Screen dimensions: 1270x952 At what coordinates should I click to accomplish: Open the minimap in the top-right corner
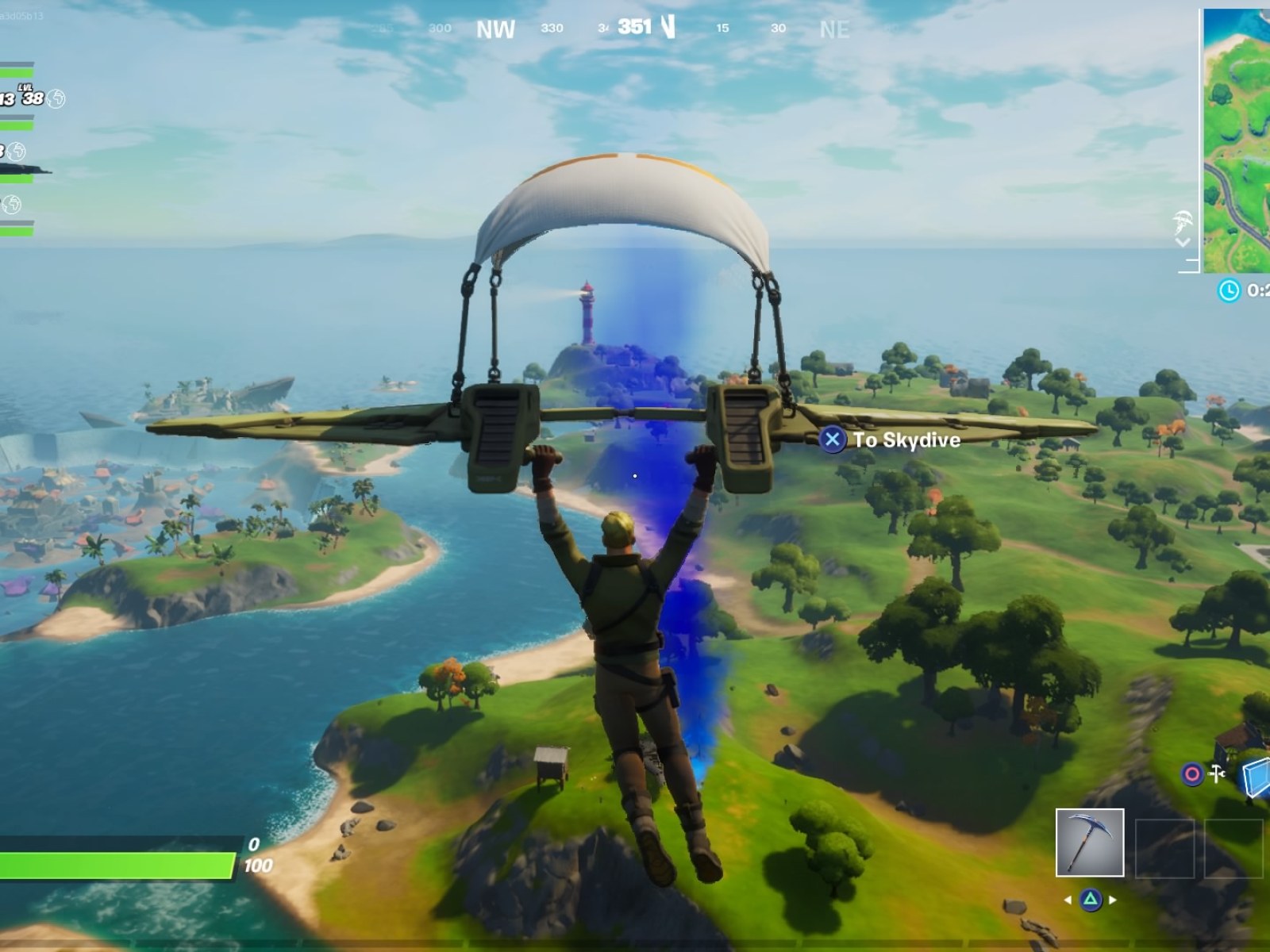point(1238,135)
